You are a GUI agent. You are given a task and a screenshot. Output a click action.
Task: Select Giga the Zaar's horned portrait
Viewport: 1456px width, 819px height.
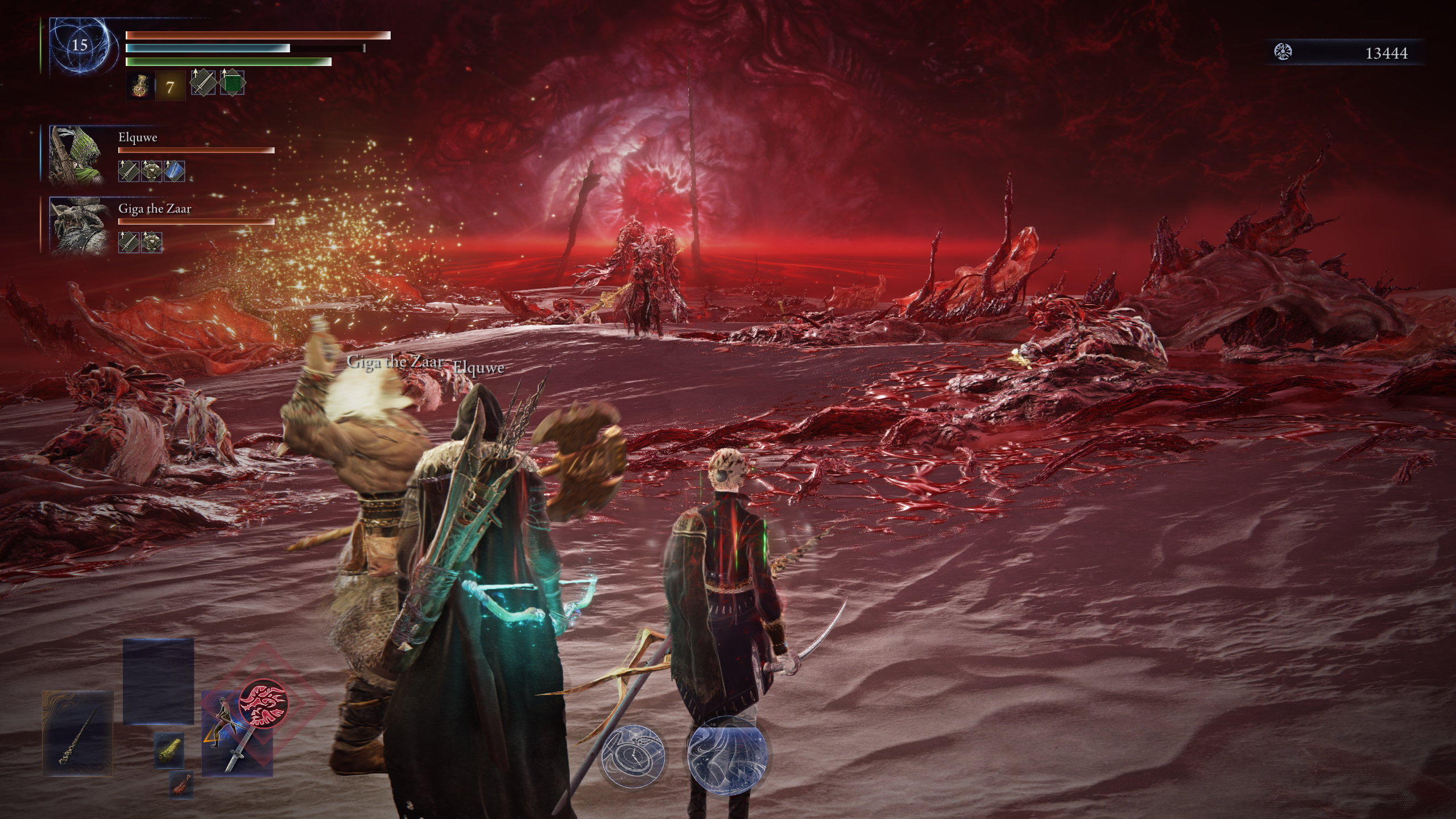78,225
